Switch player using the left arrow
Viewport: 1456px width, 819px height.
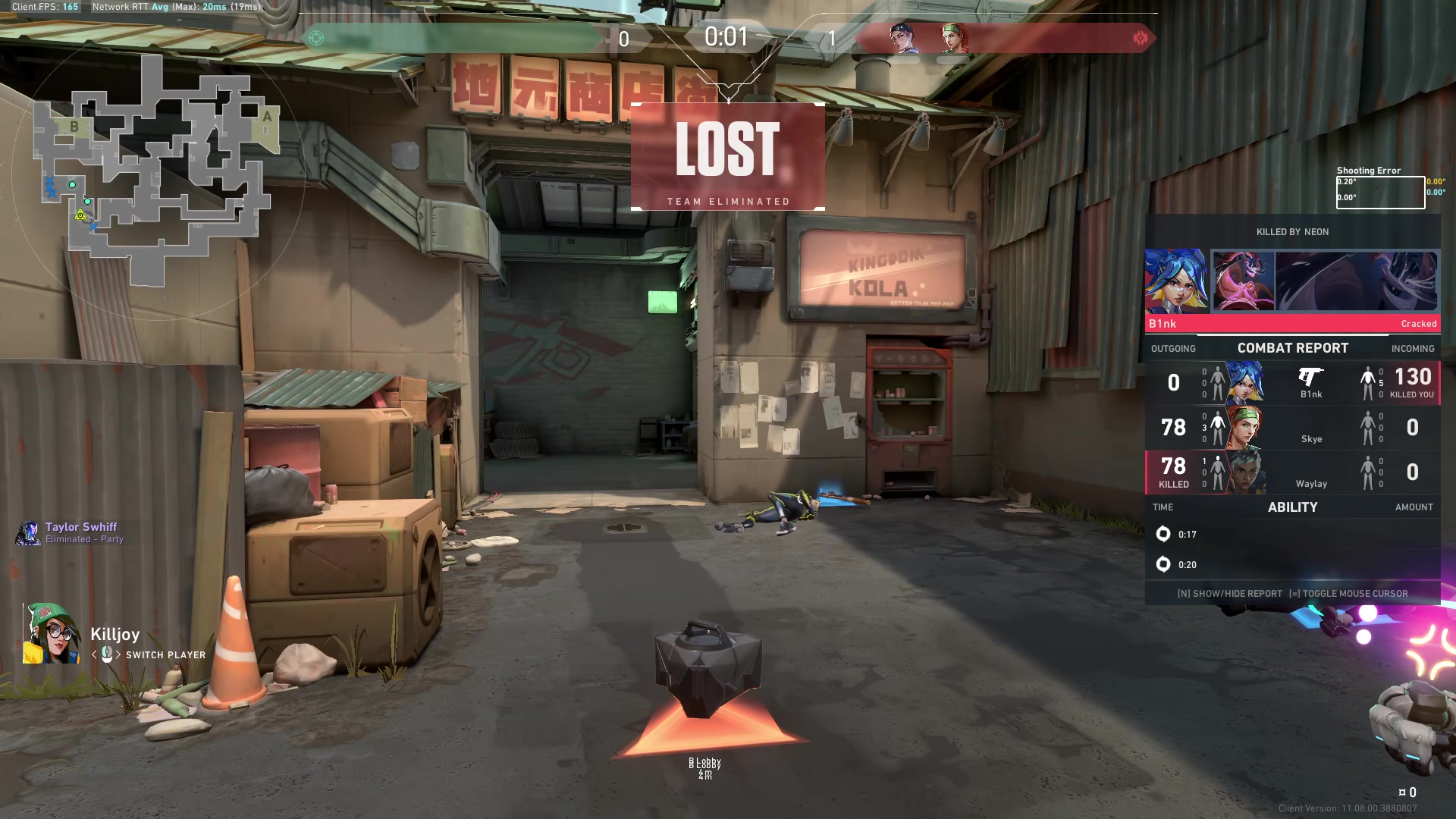[x=94, y=654]
